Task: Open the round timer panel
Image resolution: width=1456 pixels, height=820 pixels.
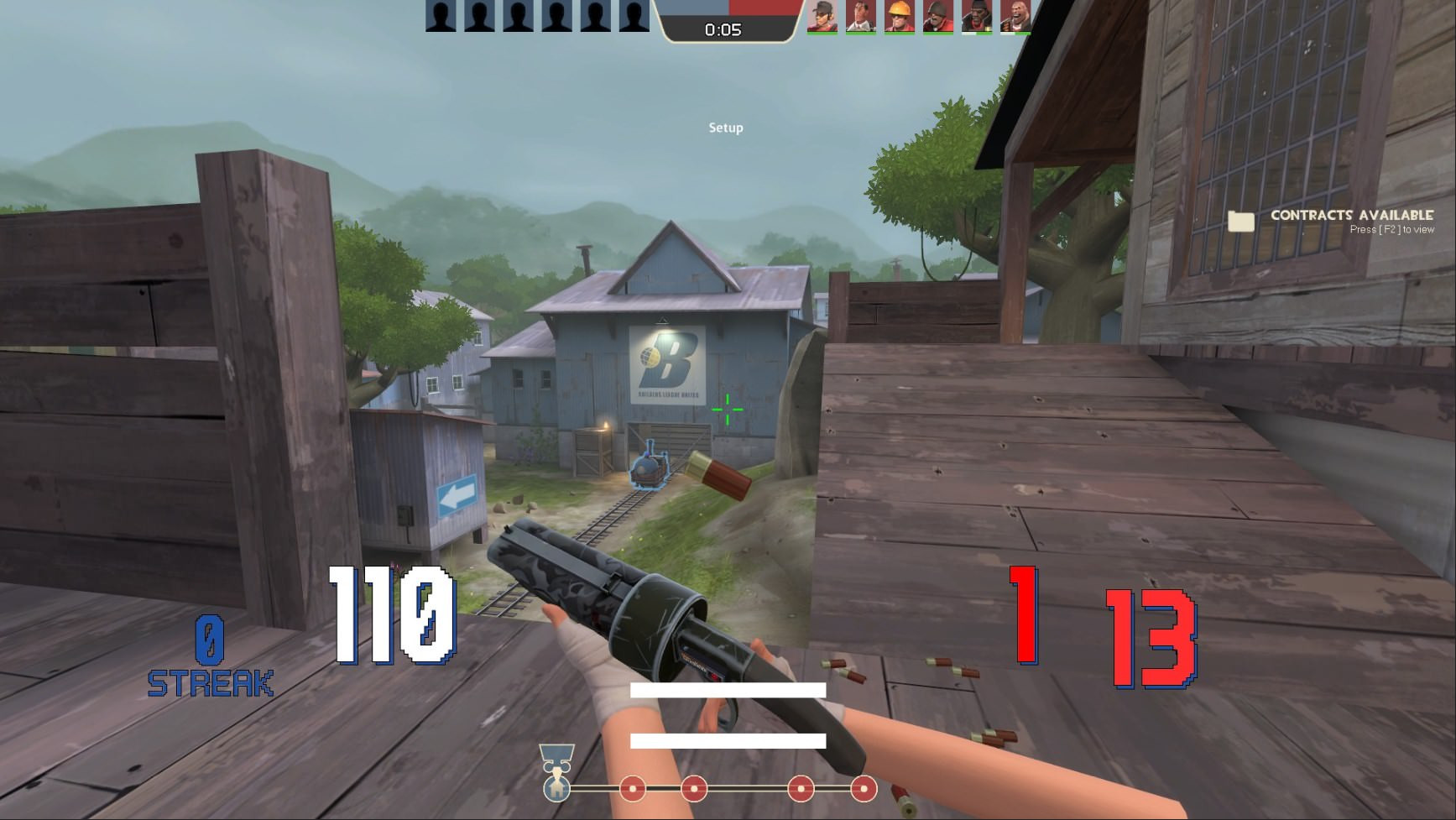Action: tap(727, 27)
